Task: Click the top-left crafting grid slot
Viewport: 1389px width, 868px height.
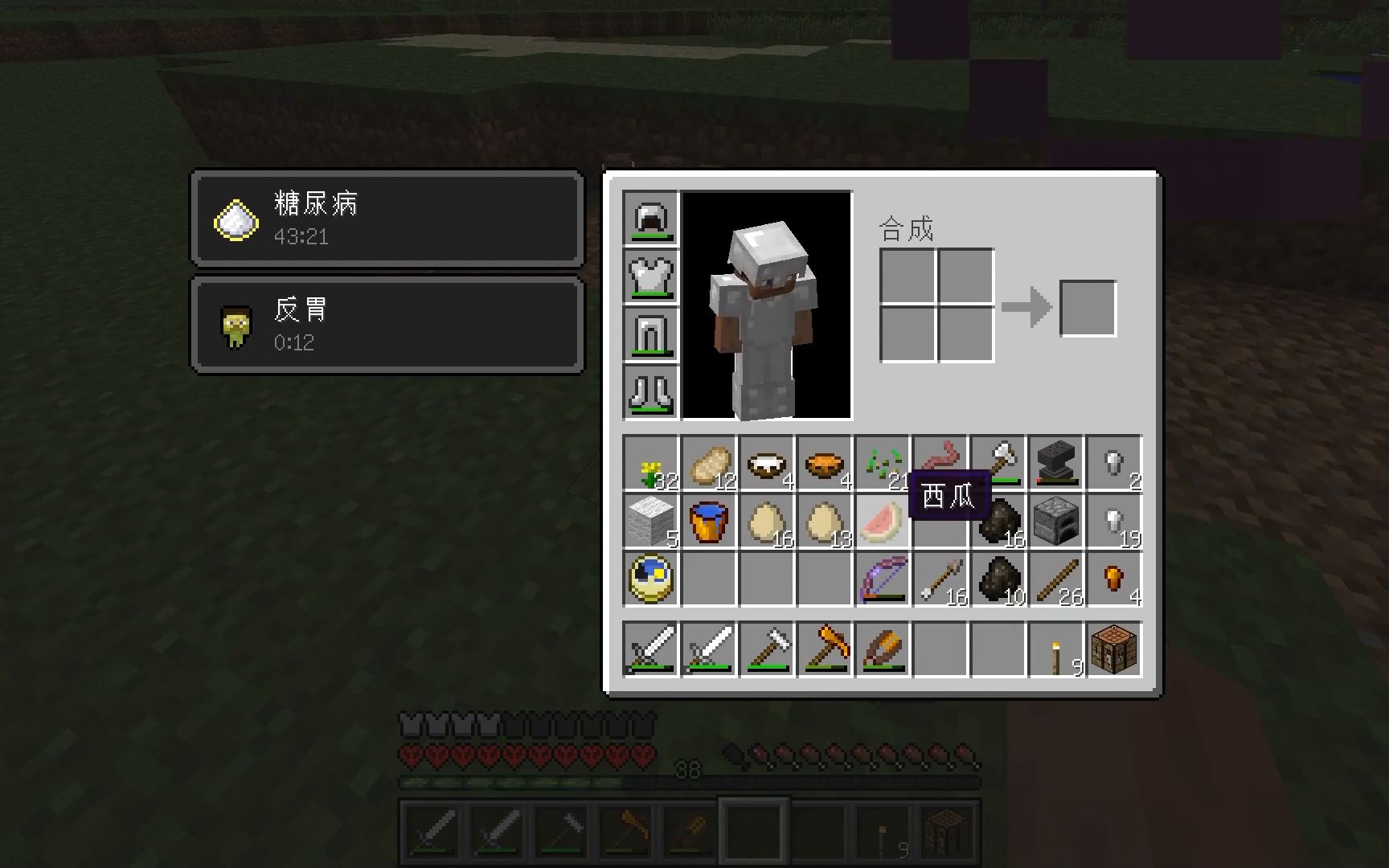Action: click(x=908, y=275)
